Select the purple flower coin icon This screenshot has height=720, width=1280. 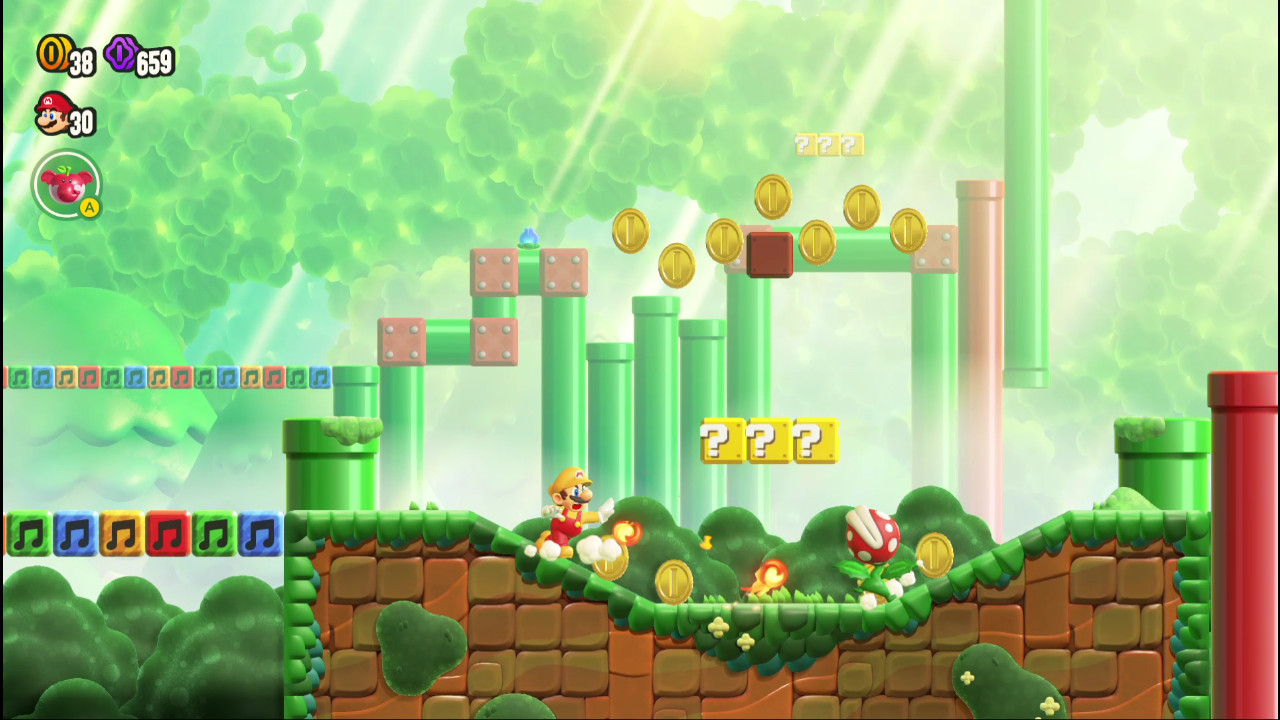[119, 52]
